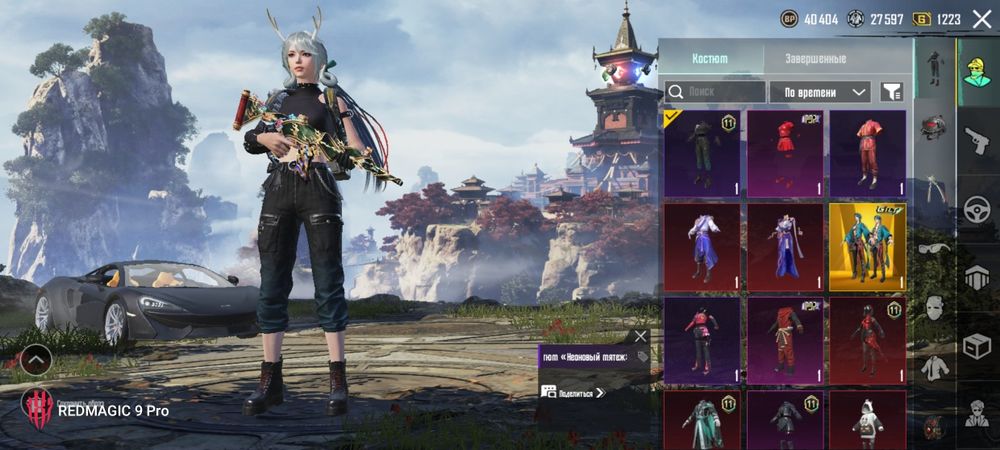Image resolution: width=1000 pixels, height=450 pixels.
Task: Select the purple and white robe costume
Action: (702, 246)
